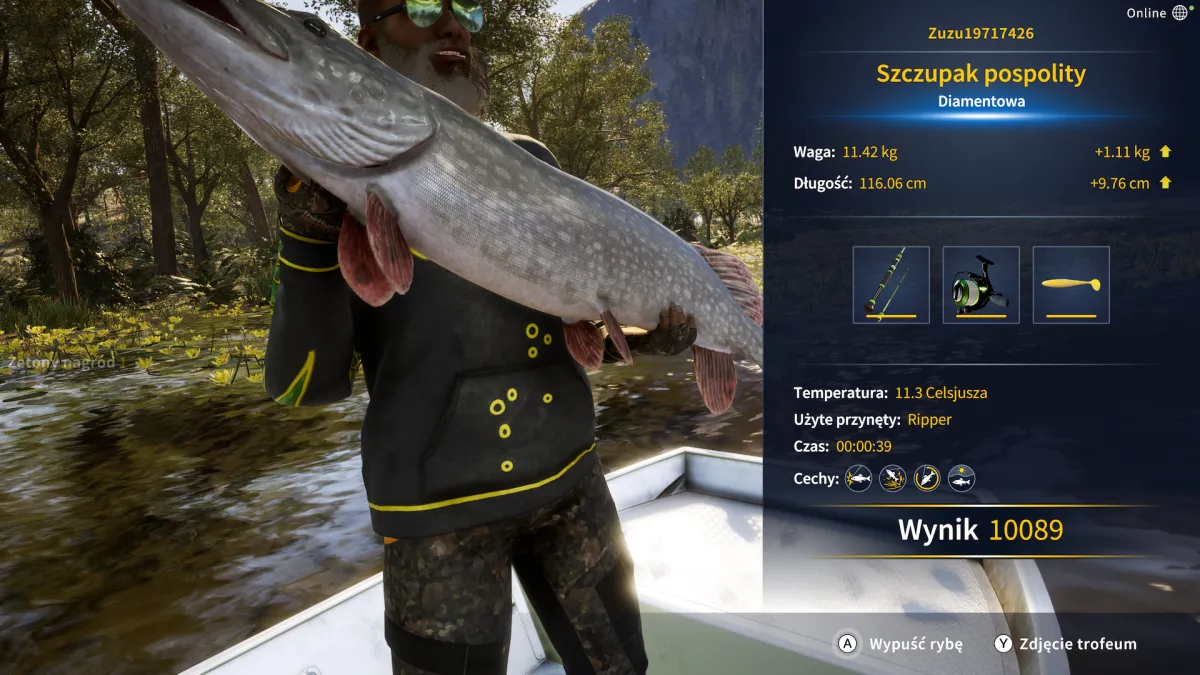Screen dimensions: 1200x675
Task: Inspect the fish diving into weeds trait icon
Action: pyautogui.click(x=892, y=478)
